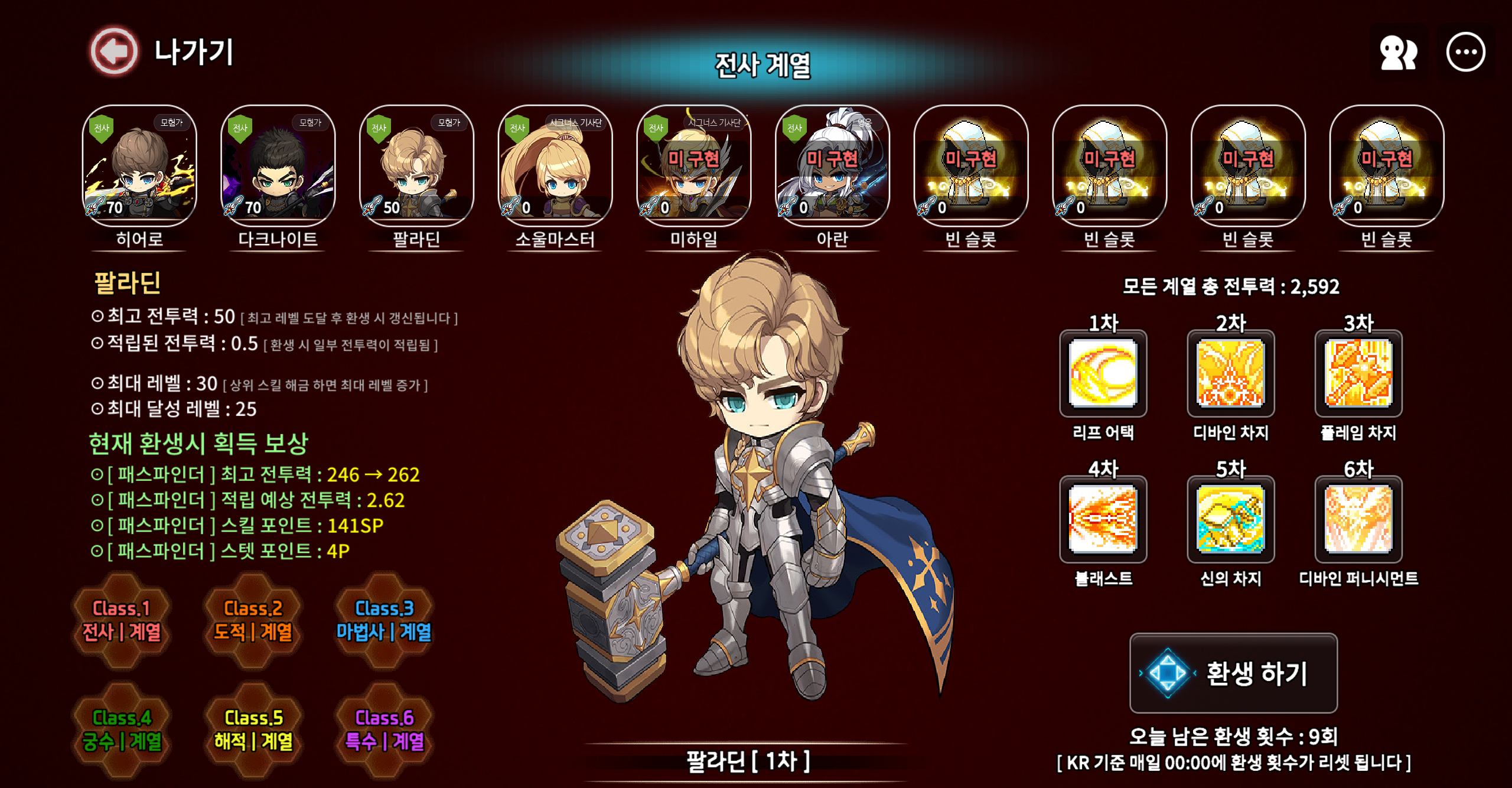Select the 팔라딘 character tile
1512x788 pixels.
[x=416, y=166]
